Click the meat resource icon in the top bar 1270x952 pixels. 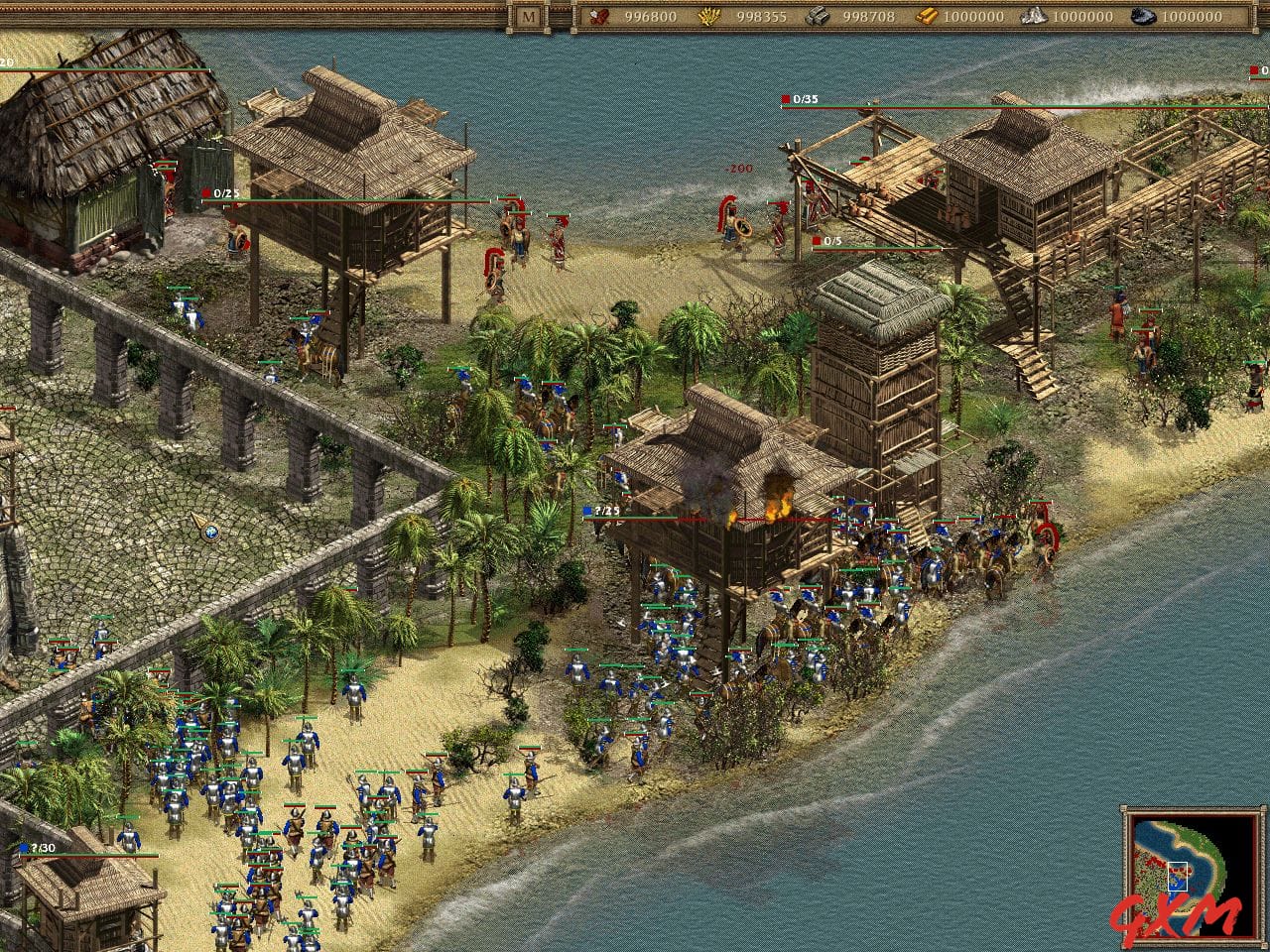[597, 17]
